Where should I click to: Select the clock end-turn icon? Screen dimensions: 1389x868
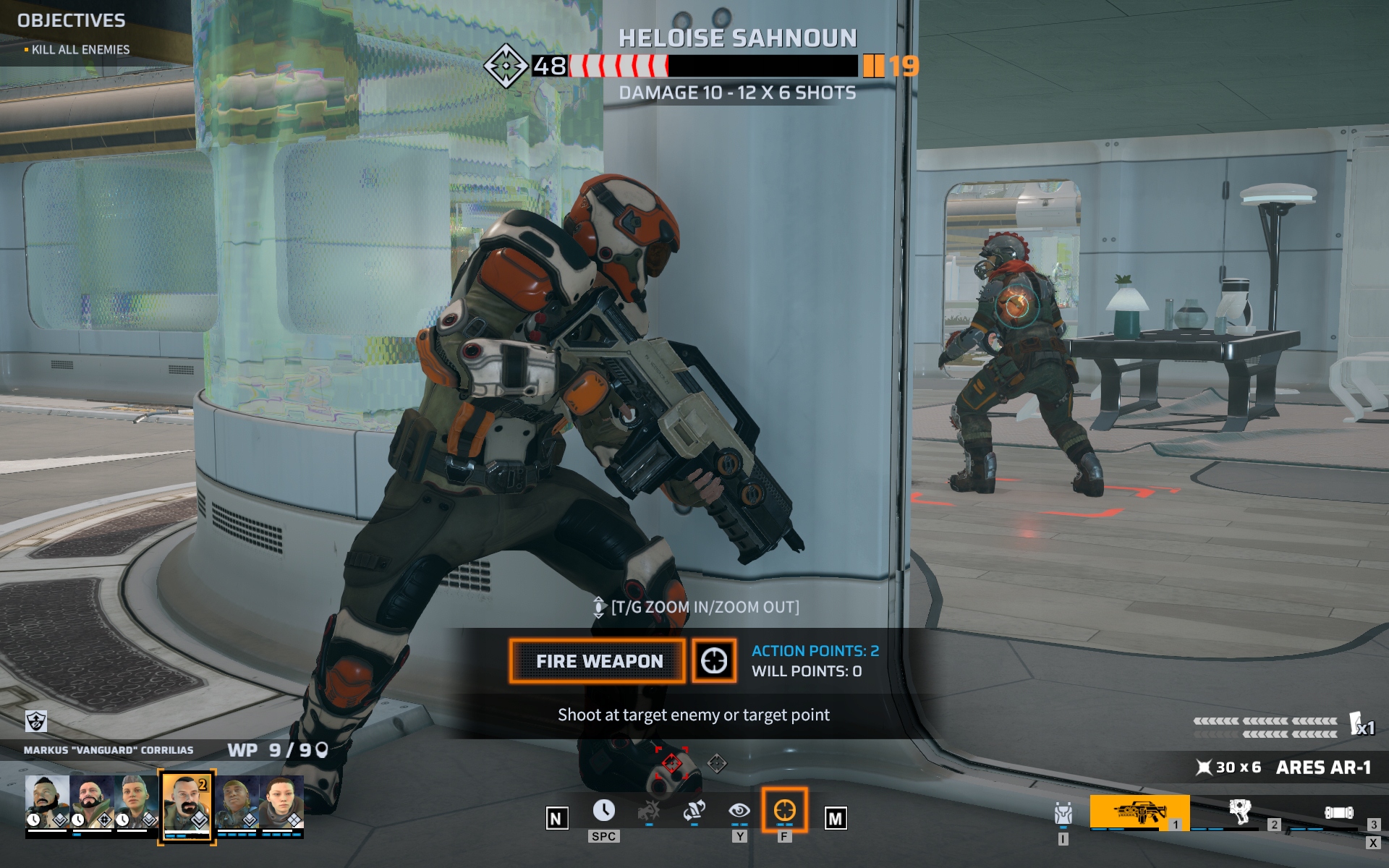(x=603, y=811)
